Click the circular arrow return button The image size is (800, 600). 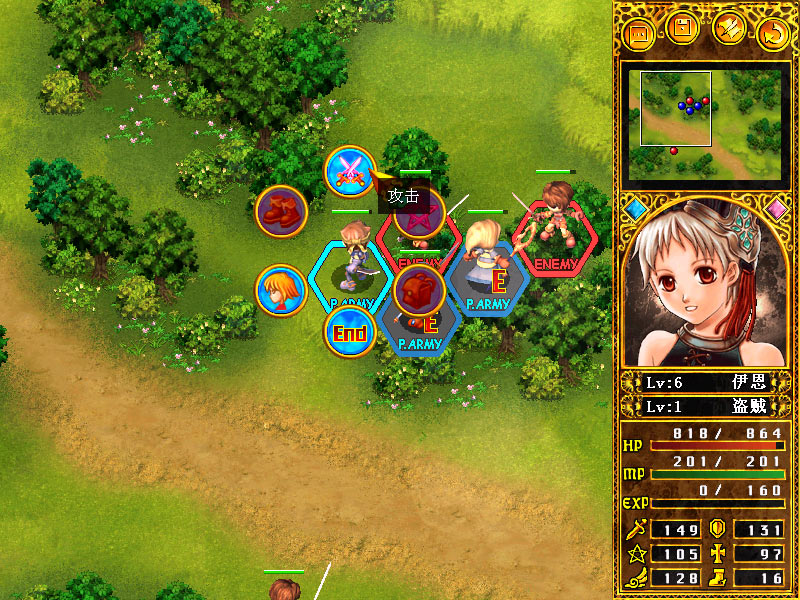pos(773,33)
